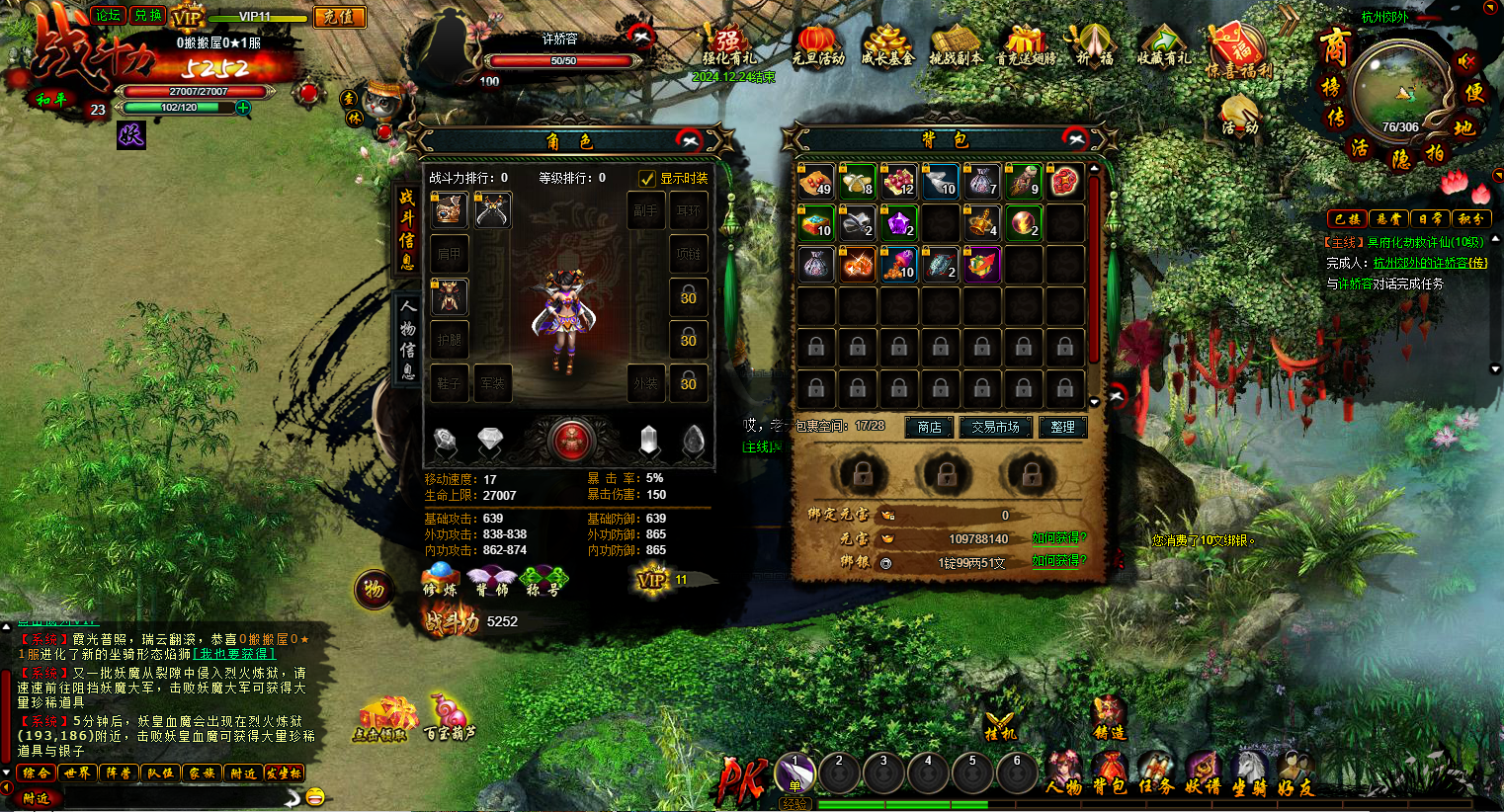Close the 背包 bag panel
Viewport: 1504px width, 812px height.
[1075, 138]
